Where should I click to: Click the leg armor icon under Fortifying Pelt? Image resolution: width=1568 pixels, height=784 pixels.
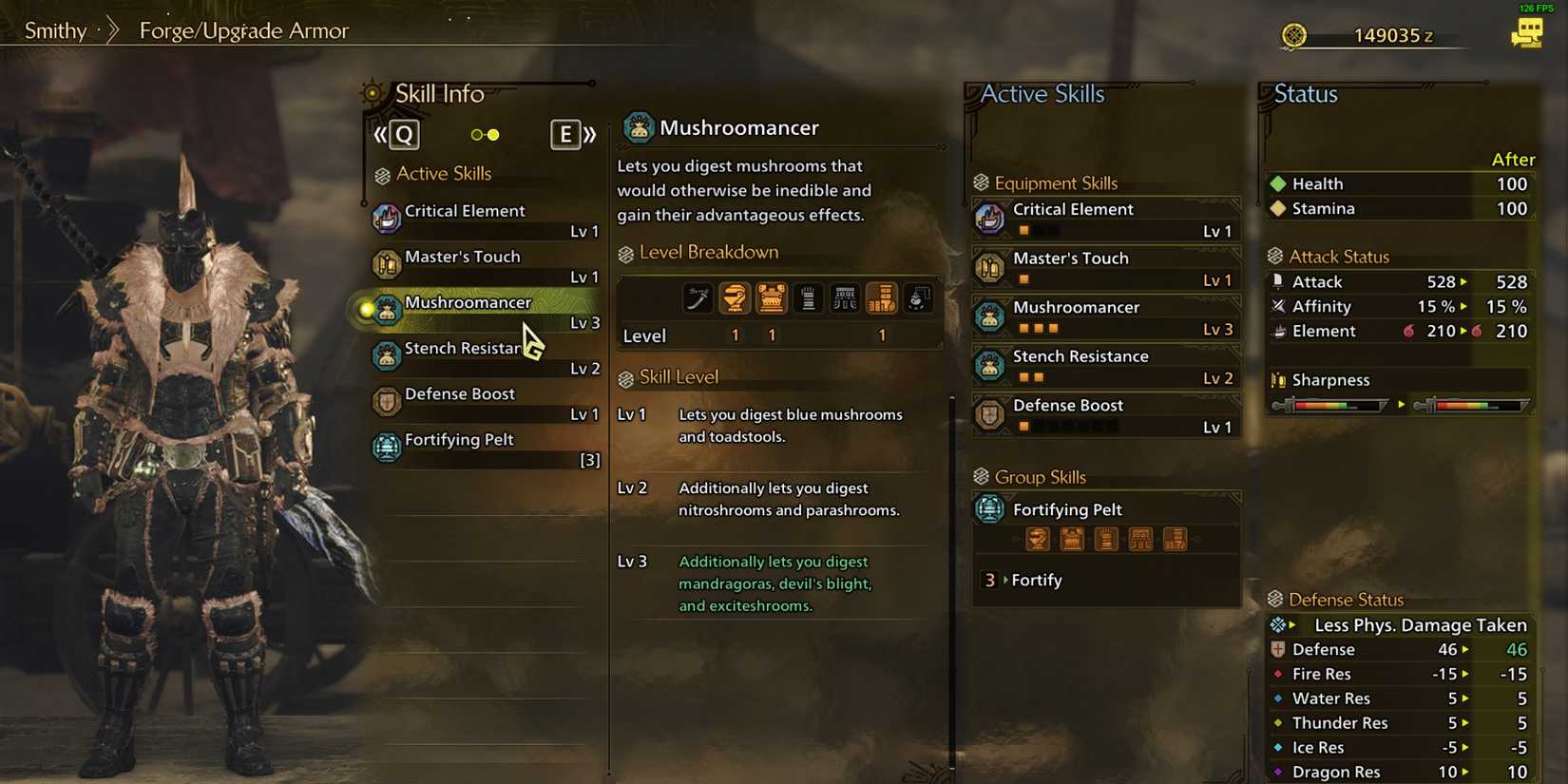point(1175,539)
